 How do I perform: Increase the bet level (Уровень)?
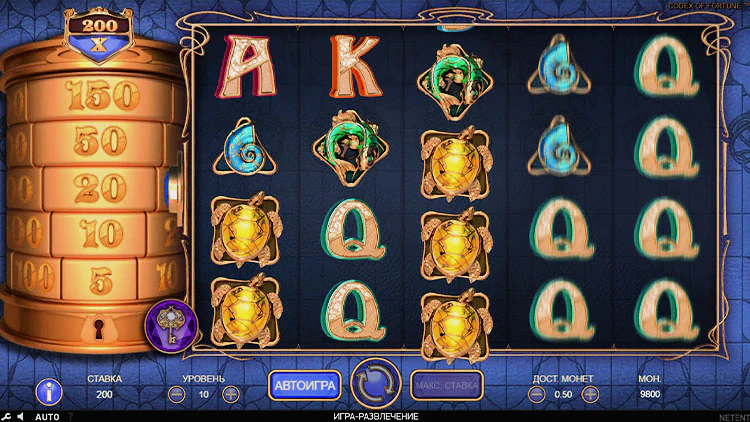[x=231, y=394]
